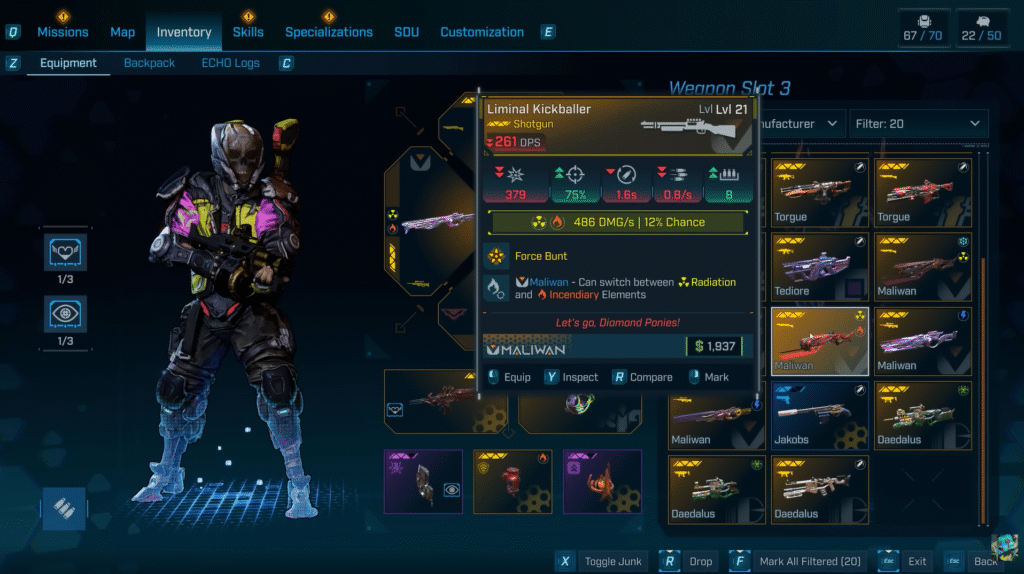Screen dimensions: 1024x574
Task: Switch to the Map tab
Action: 123,32
